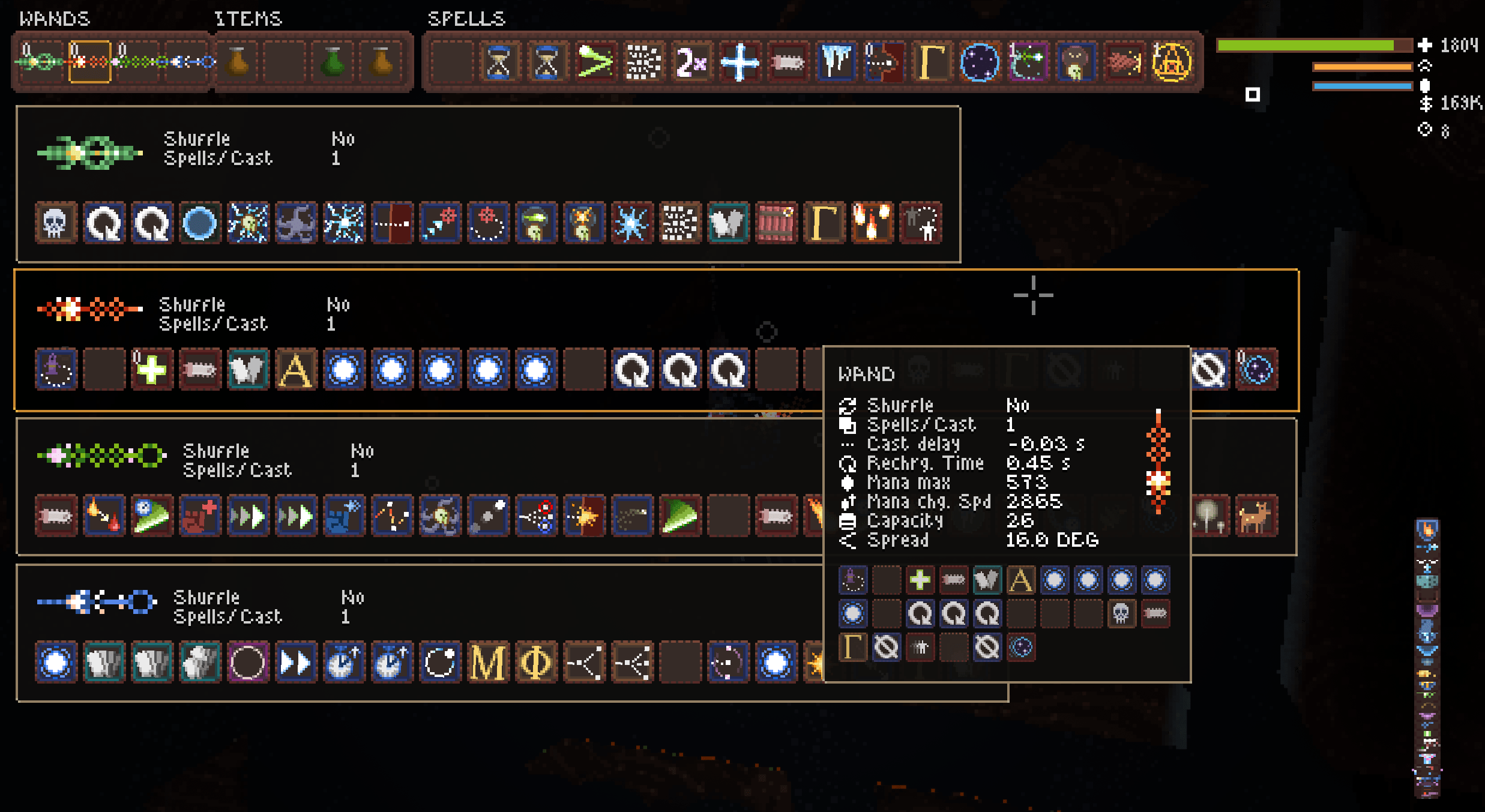Viewport: 1485px width, 812px height.
Task: Click the flame spell on the third wand
Action: click(103, 516)
